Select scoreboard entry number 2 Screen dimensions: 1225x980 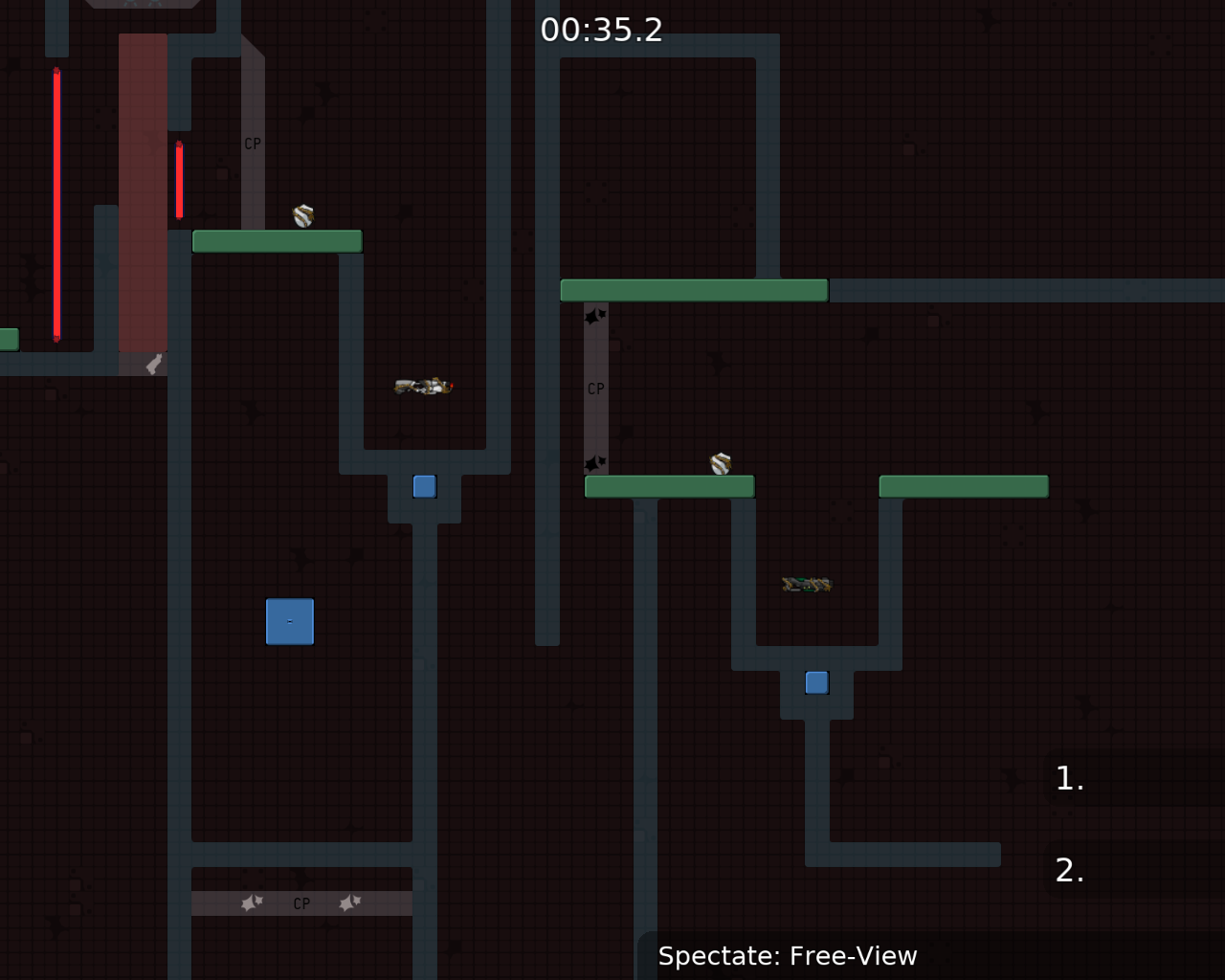(1068, 871)
